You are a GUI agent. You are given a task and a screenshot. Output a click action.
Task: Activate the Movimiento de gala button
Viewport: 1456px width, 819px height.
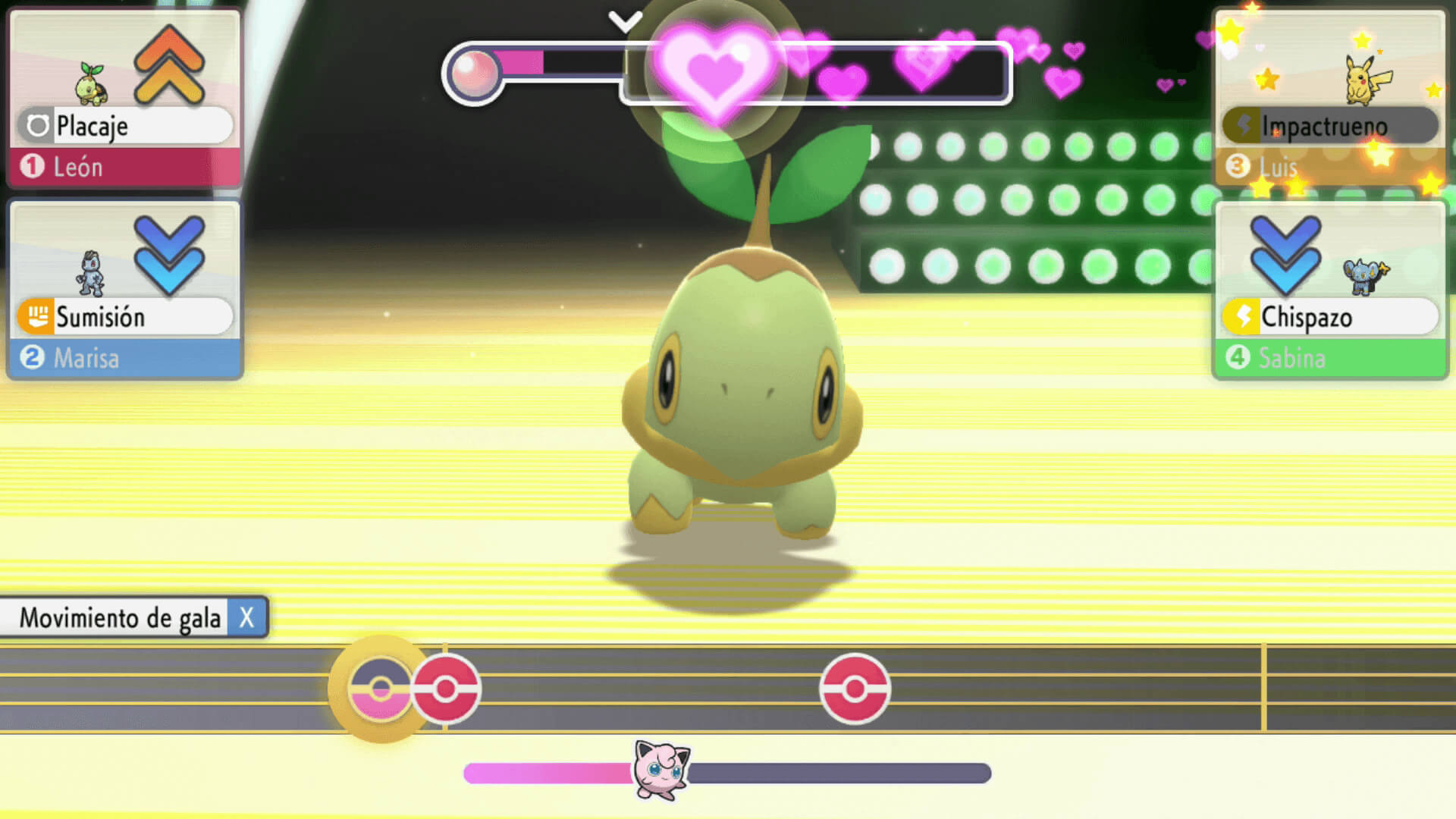pos(133,618)
